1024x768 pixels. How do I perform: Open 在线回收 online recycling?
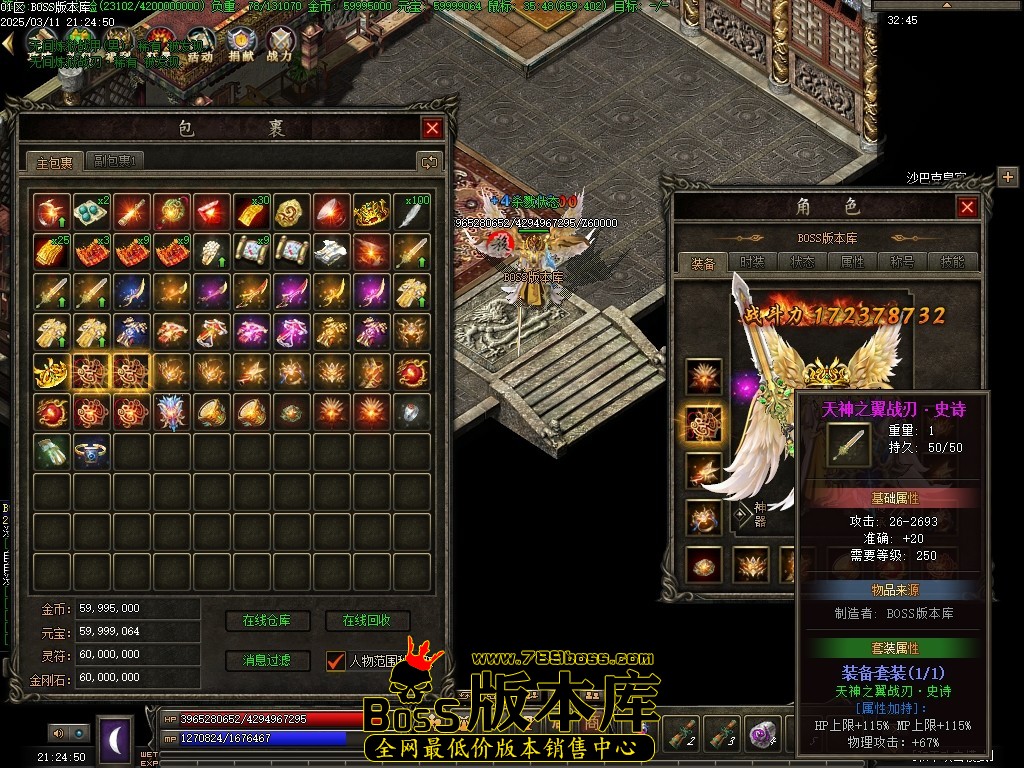tap(367, 621)
